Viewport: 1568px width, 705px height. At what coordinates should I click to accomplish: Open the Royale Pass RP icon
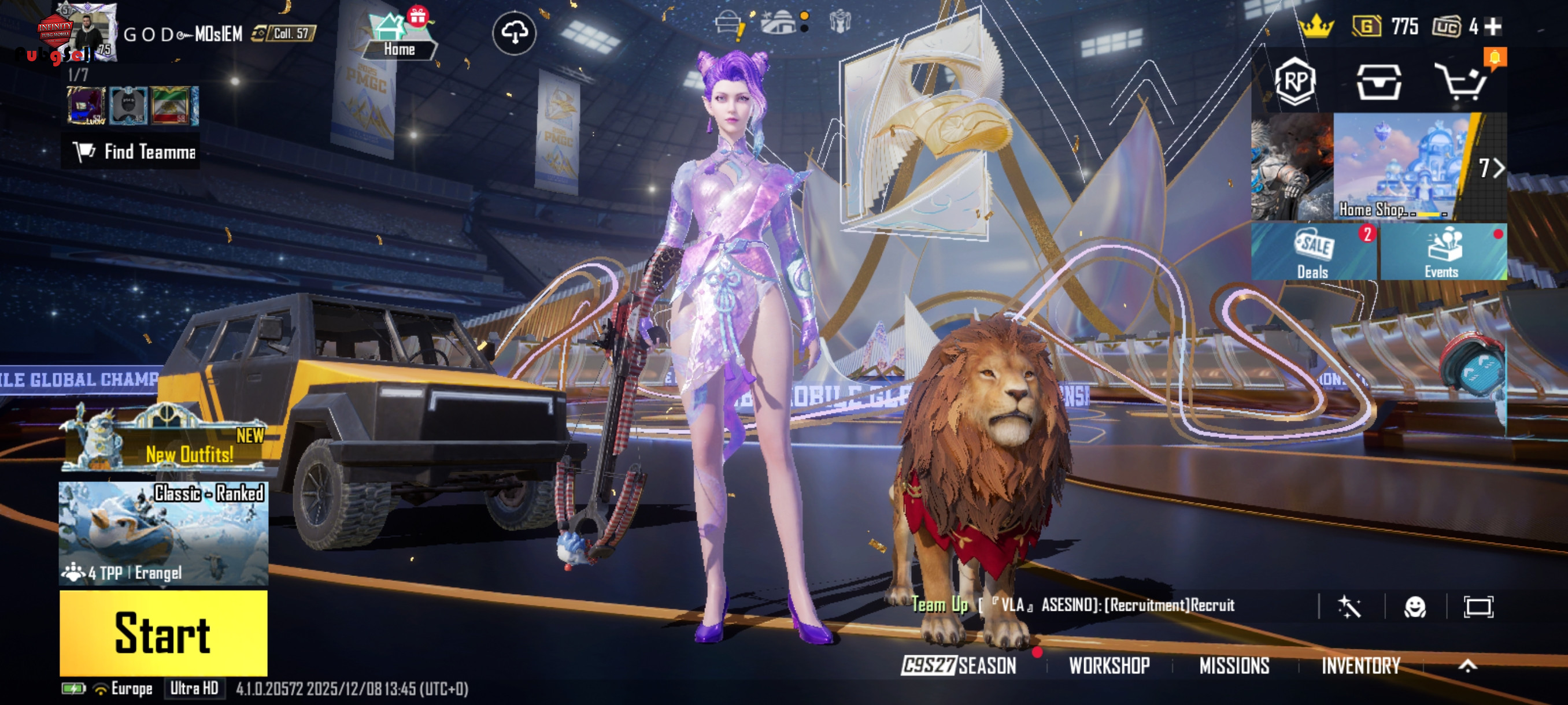(x=1295, y=81)
